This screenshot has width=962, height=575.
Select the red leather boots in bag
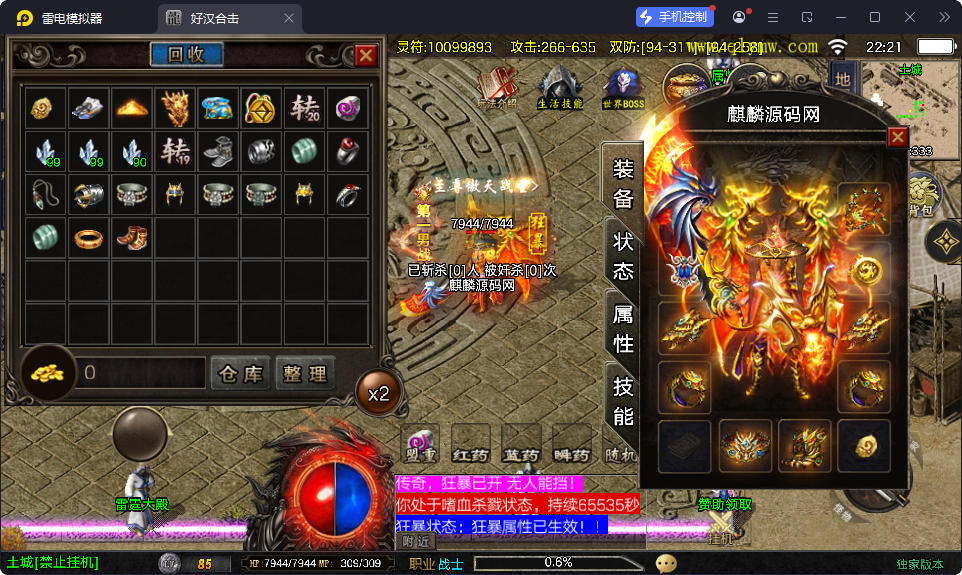click(x=132, y=238)
